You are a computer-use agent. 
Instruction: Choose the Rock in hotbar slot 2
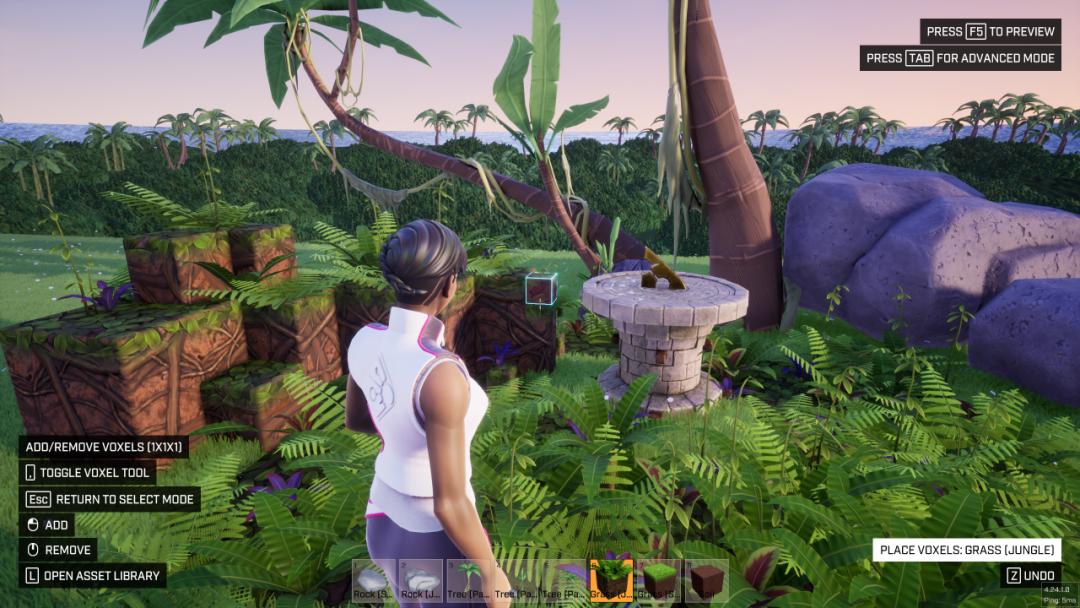[x=420, y=581]
